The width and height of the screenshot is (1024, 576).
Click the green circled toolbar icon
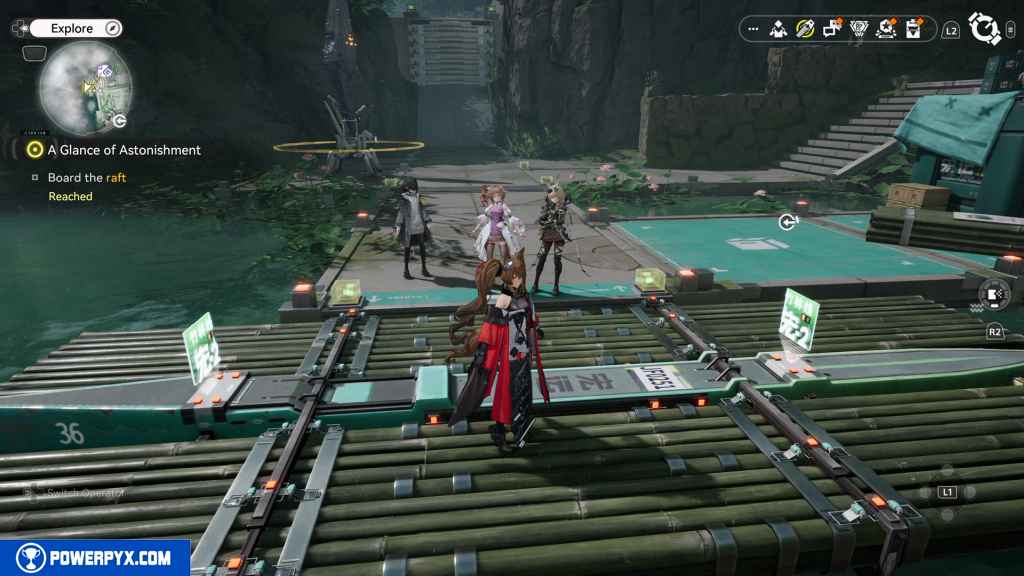click(805, 29)
